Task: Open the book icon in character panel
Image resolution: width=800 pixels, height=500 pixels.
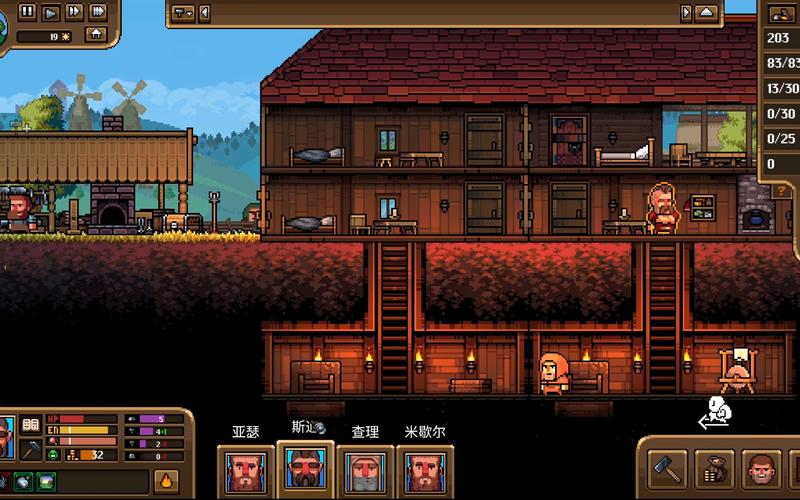Action: pyautogui.click(x=30, y=425)
